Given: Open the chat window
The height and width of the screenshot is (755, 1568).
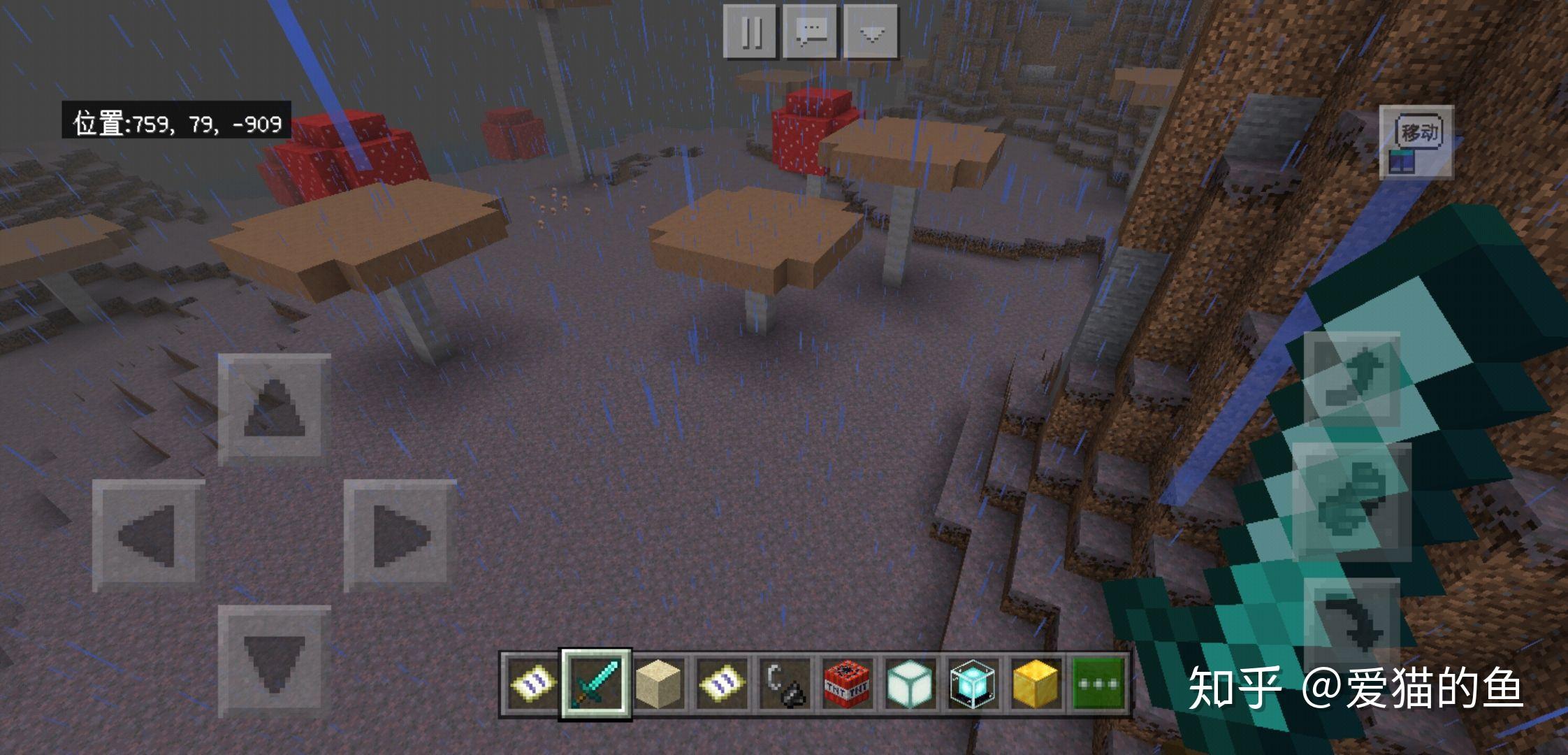Looking at the screenshot, I should (811, 31).
